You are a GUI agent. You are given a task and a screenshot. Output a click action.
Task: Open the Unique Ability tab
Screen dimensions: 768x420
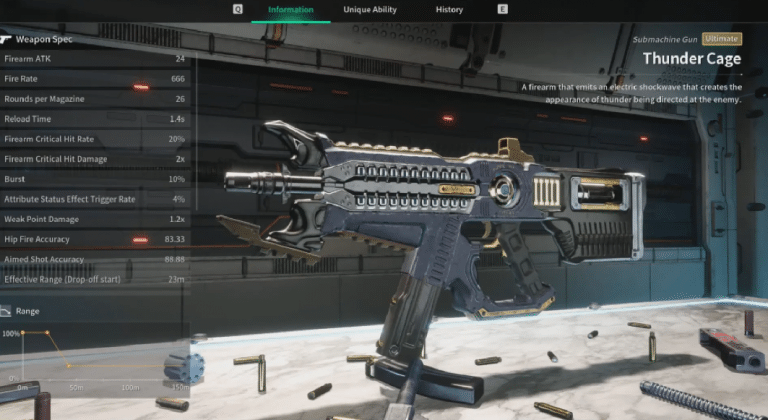370,10
